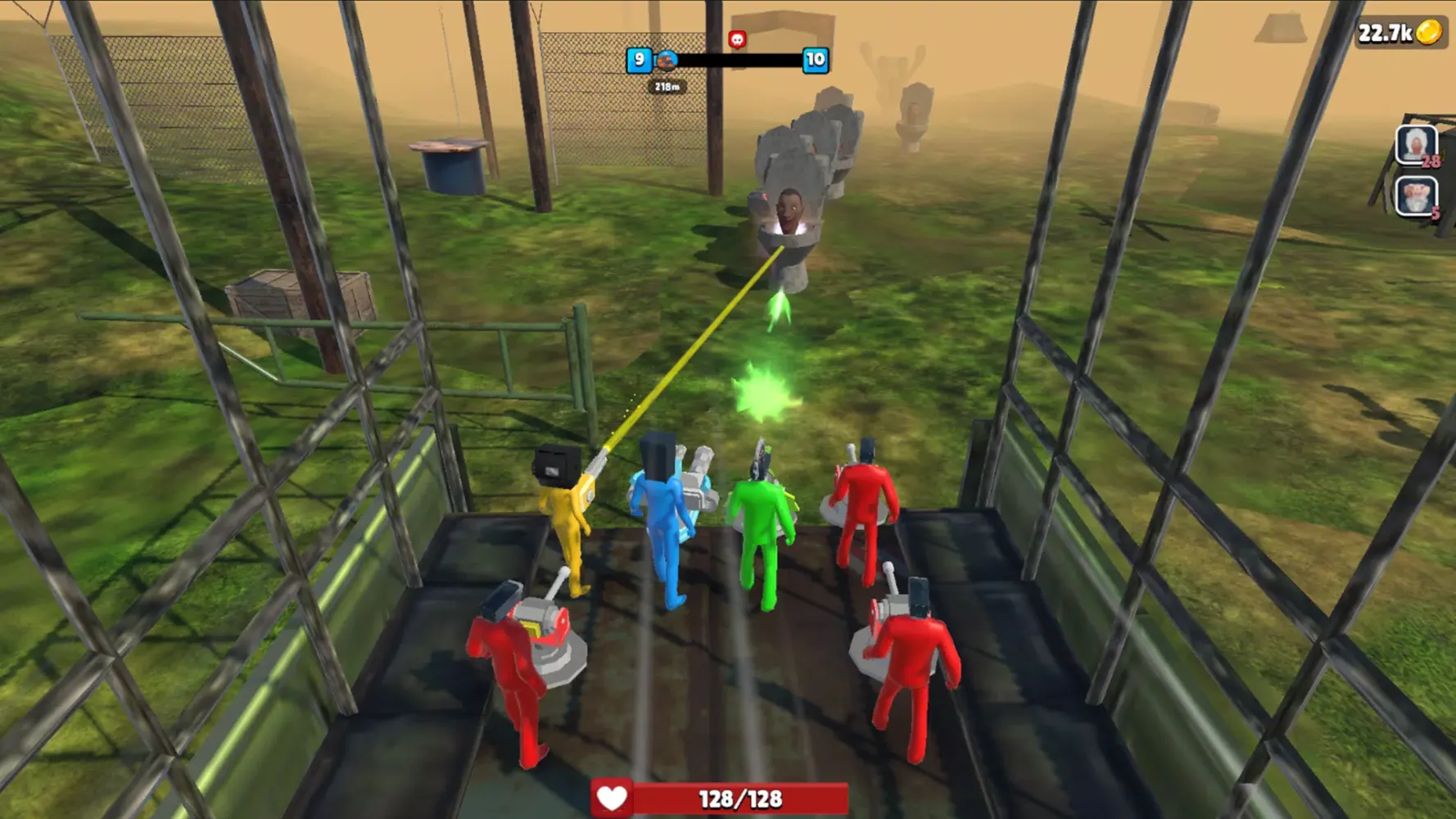Image resolution: width=1456 pixels, height=819 pixels.
Task: Tap the 128/128 health bar
Action: 737,795
